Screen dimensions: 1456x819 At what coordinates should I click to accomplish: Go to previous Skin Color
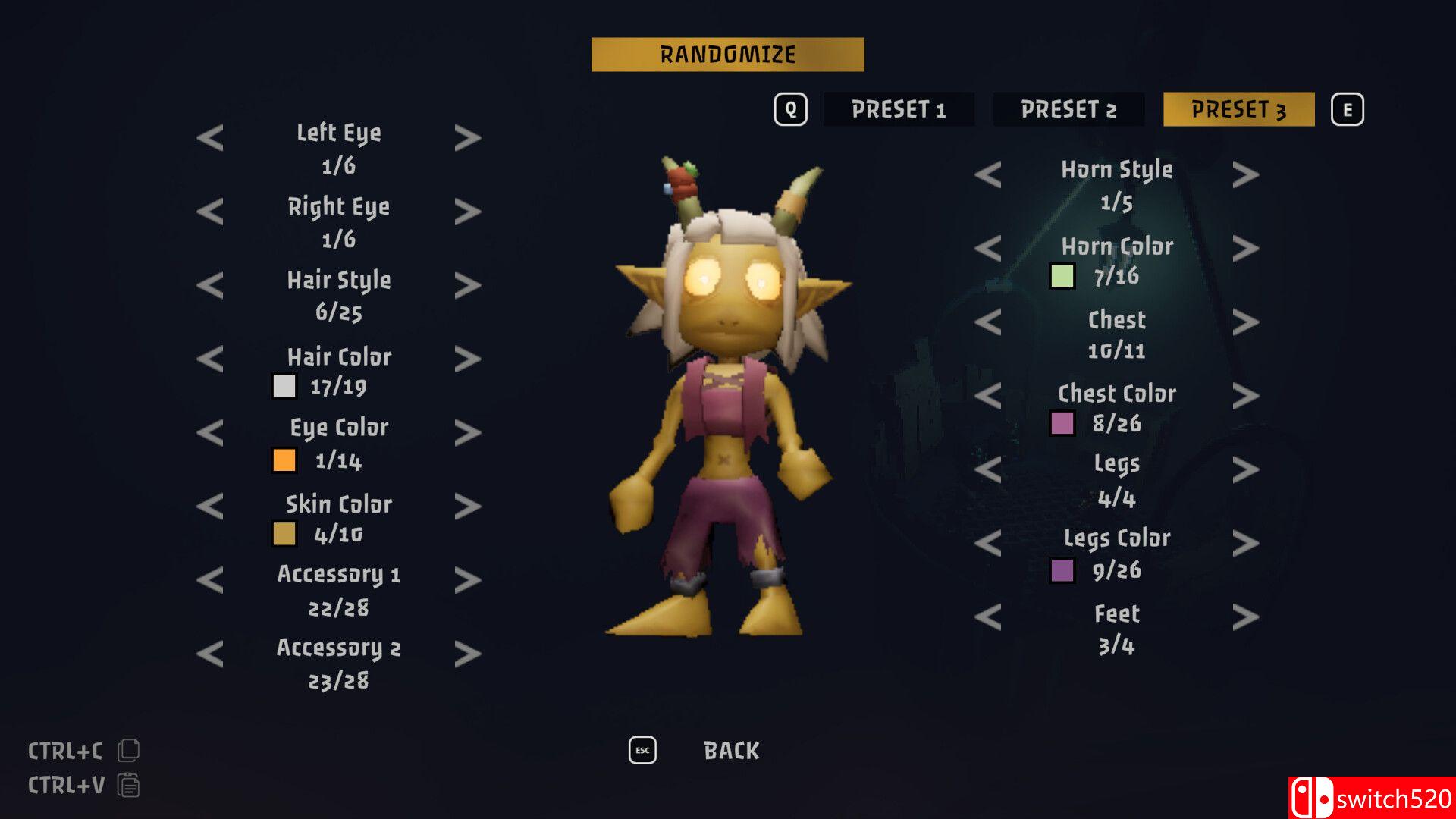point(210,506)
